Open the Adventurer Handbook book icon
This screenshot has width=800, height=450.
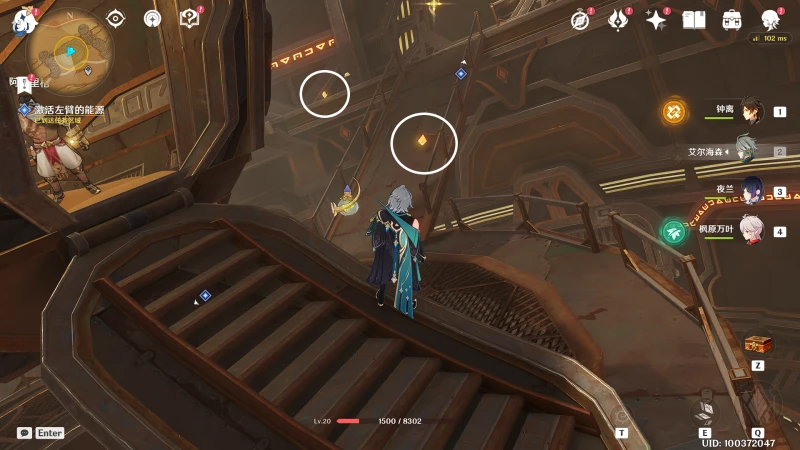694,19
